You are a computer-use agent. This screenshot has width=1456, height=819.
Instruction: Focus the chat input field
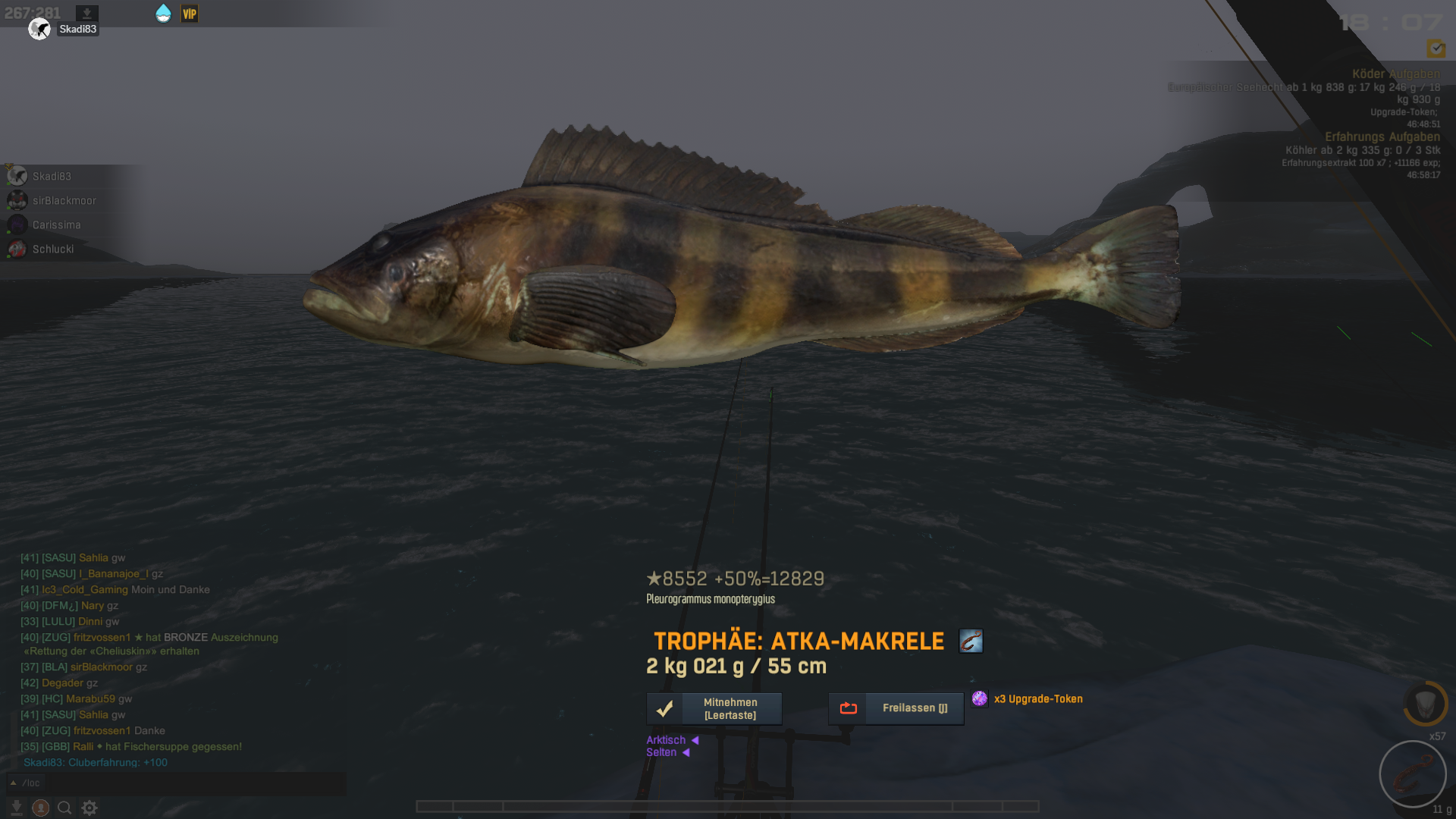(190, 783)
